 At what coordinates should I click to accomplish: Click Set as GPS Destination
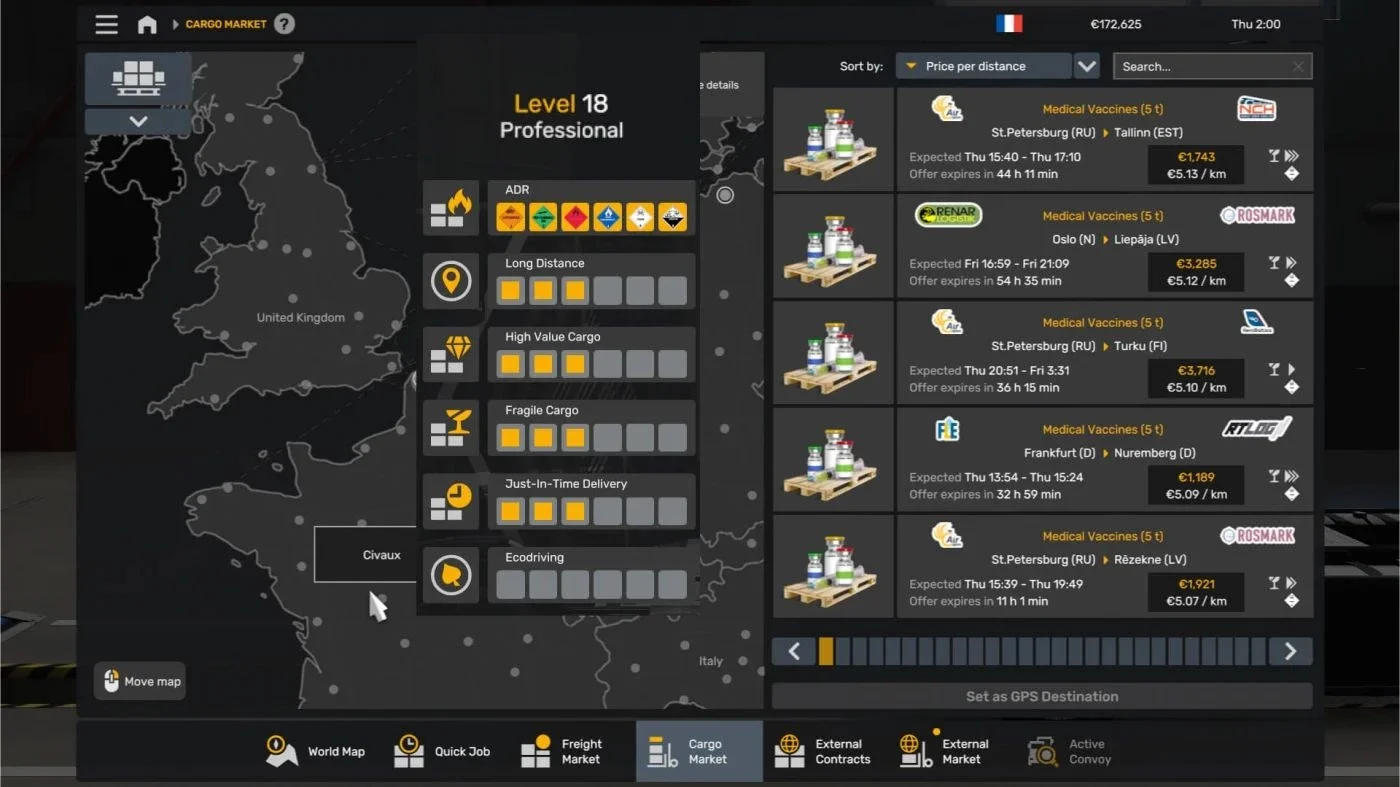pyautogui.click(x=1042, y=696)
